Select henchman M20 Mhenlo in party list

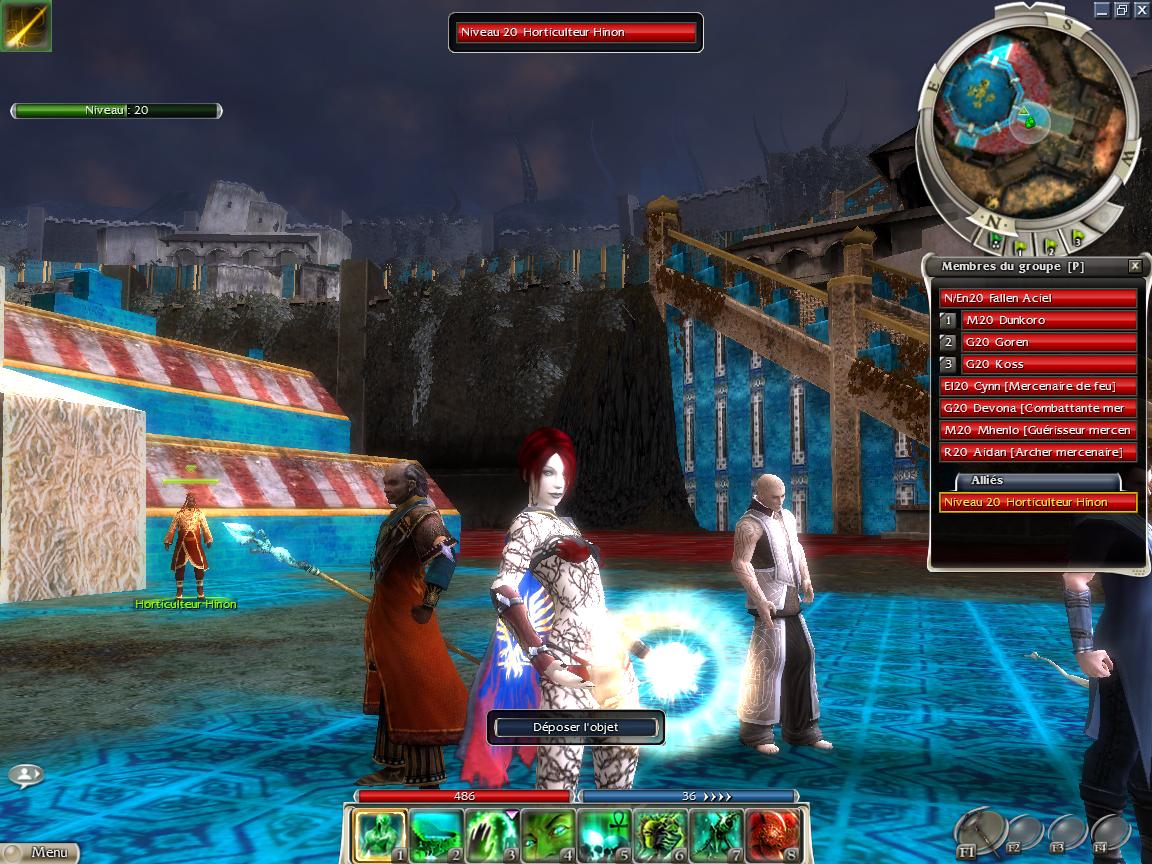(1038, 430)
